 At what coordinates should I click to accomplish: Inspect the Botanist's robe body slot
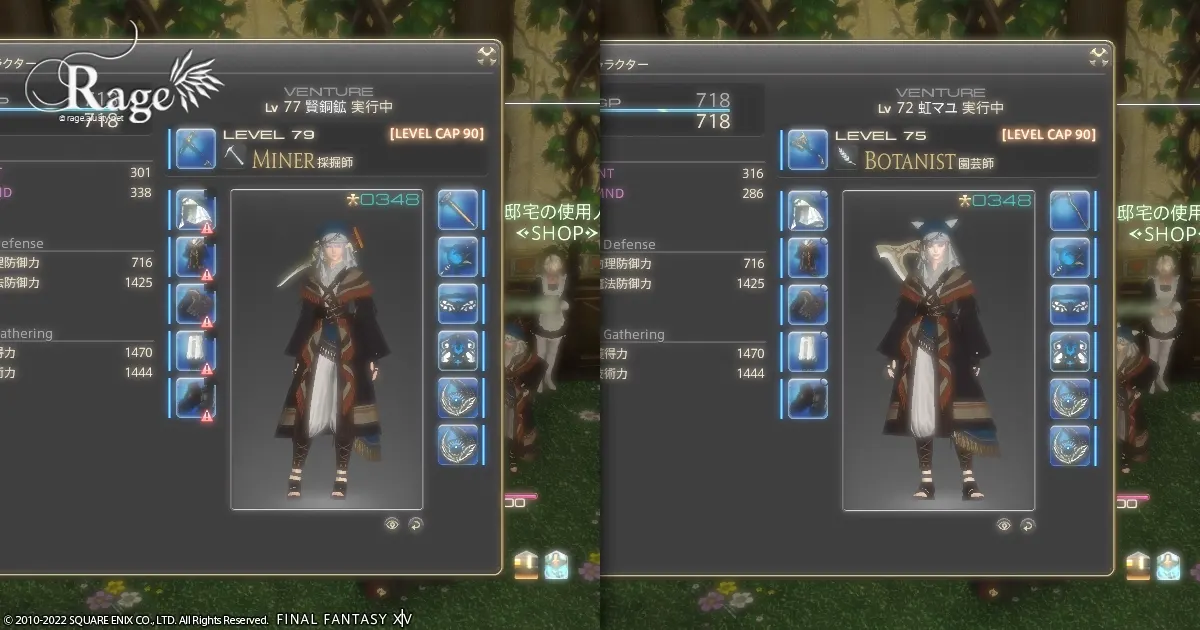807,257
